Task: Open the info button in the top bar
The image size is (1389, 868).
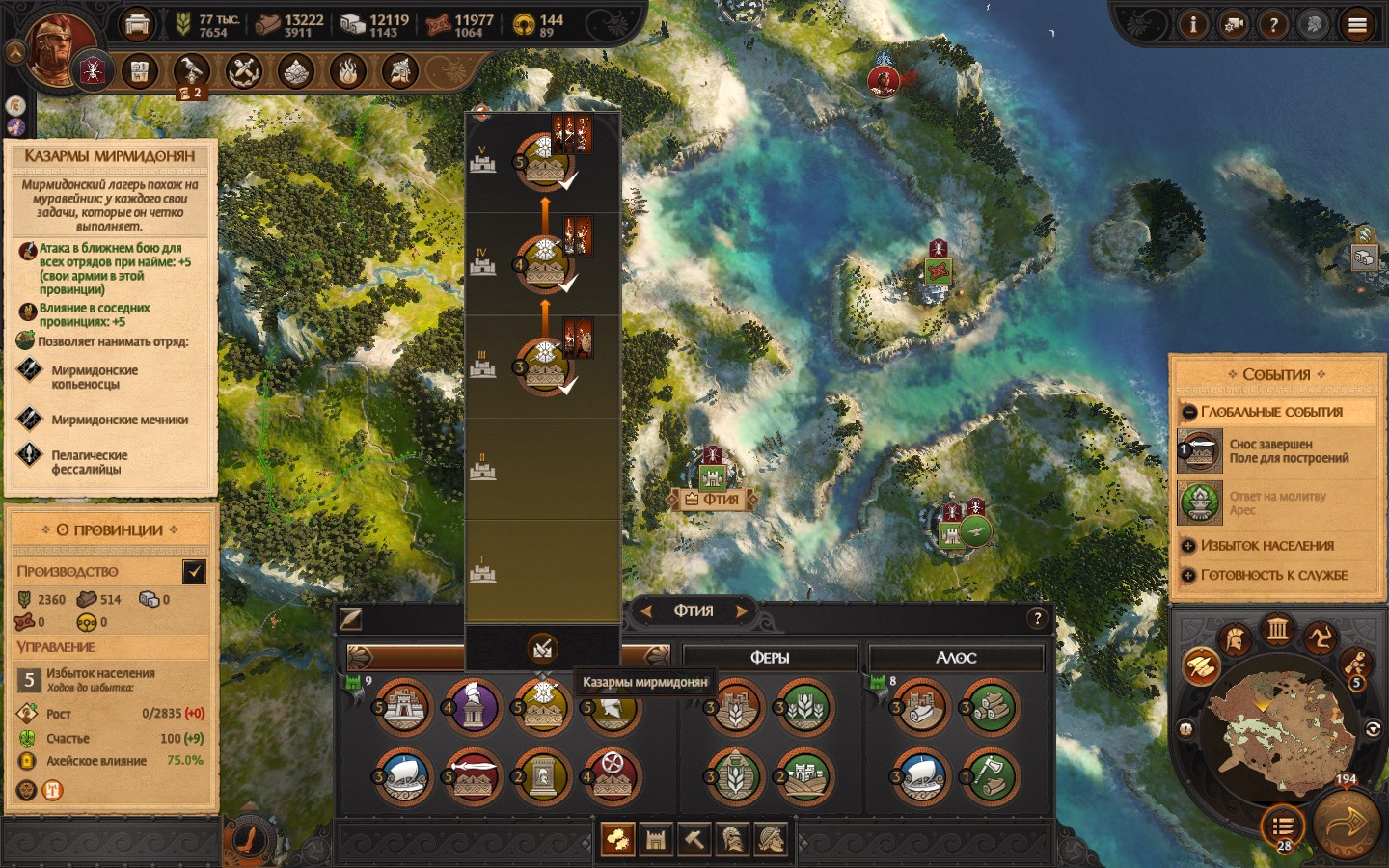Action: click(1193, 25)
